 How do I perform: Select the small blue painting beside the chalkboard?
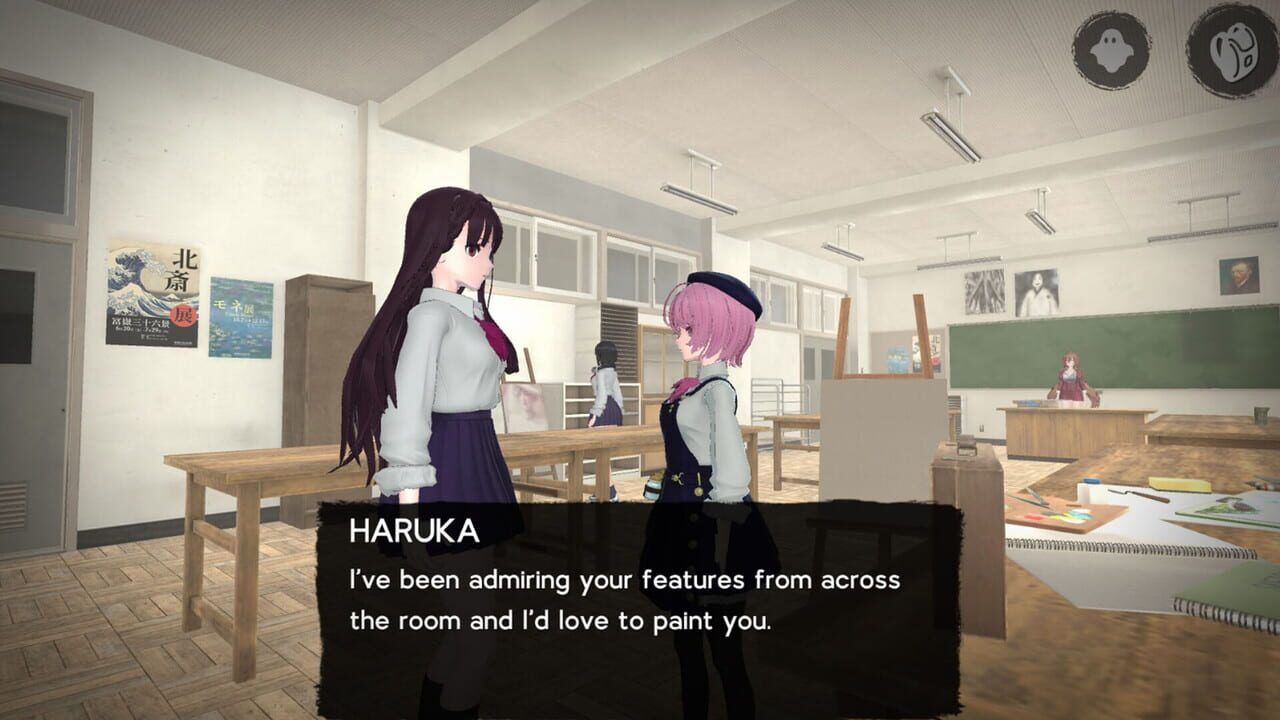(900, 355)
